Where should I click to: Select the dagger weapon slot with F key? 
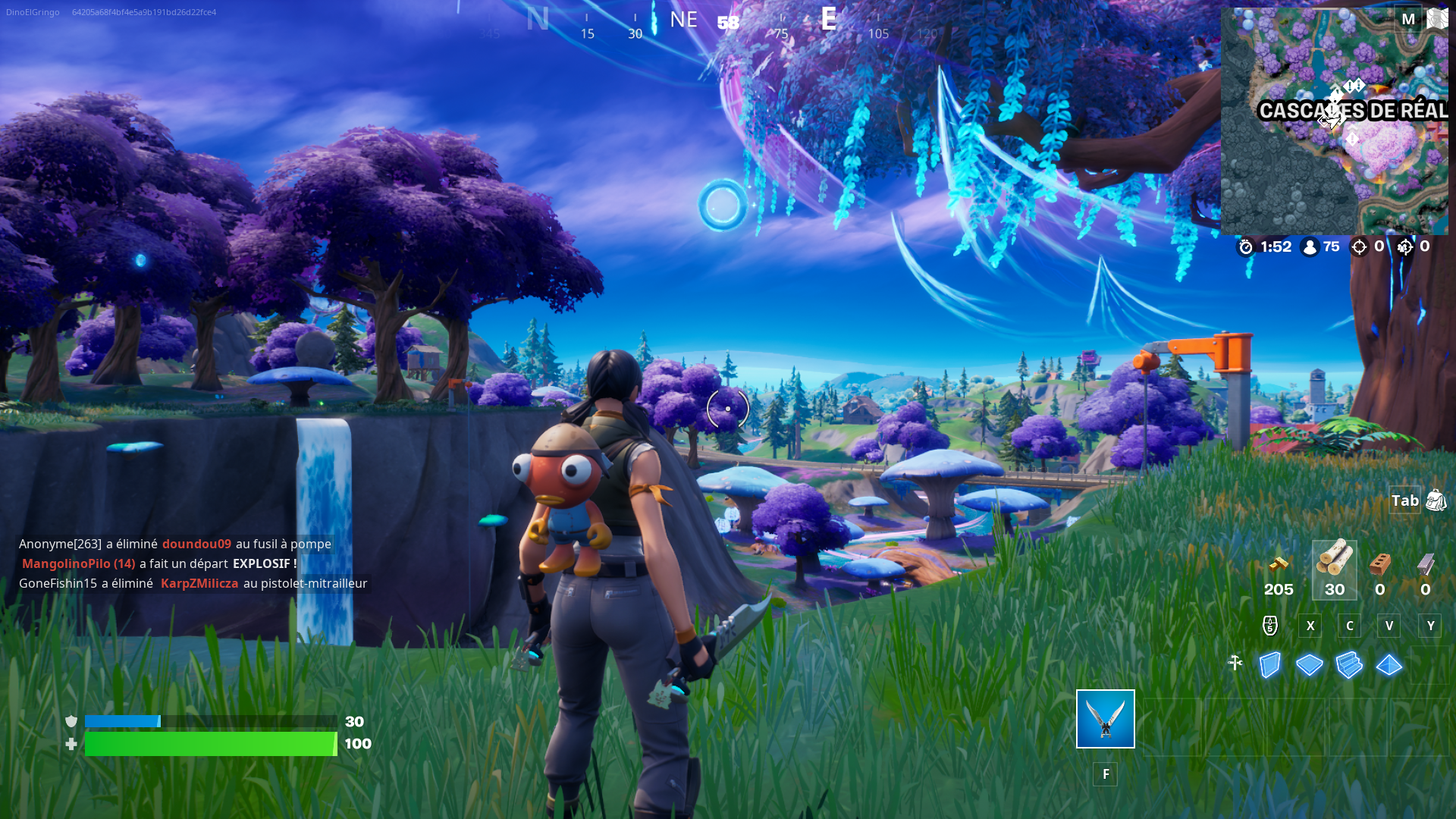point(1105,719)
